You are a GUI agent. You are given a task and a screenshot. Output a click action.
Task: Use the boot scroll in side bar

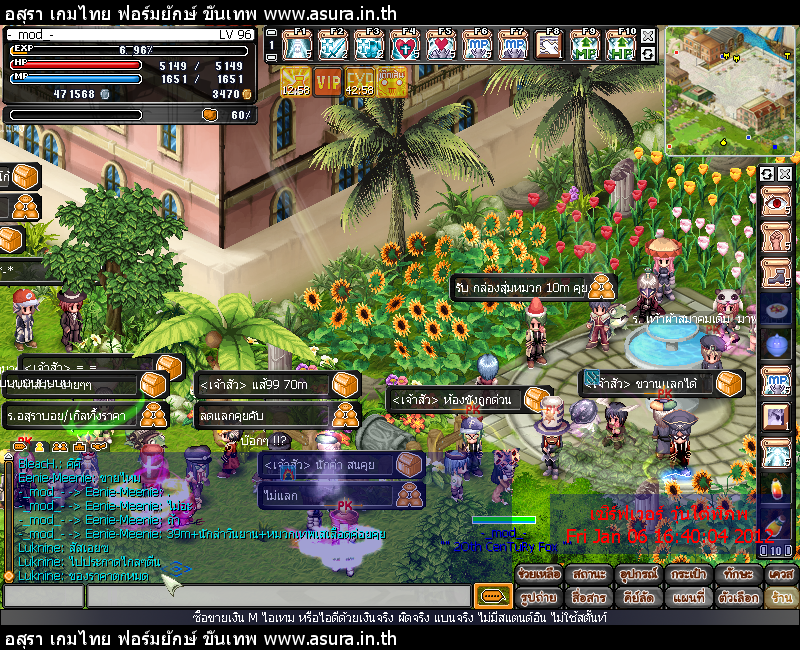[x=776, y=270]
